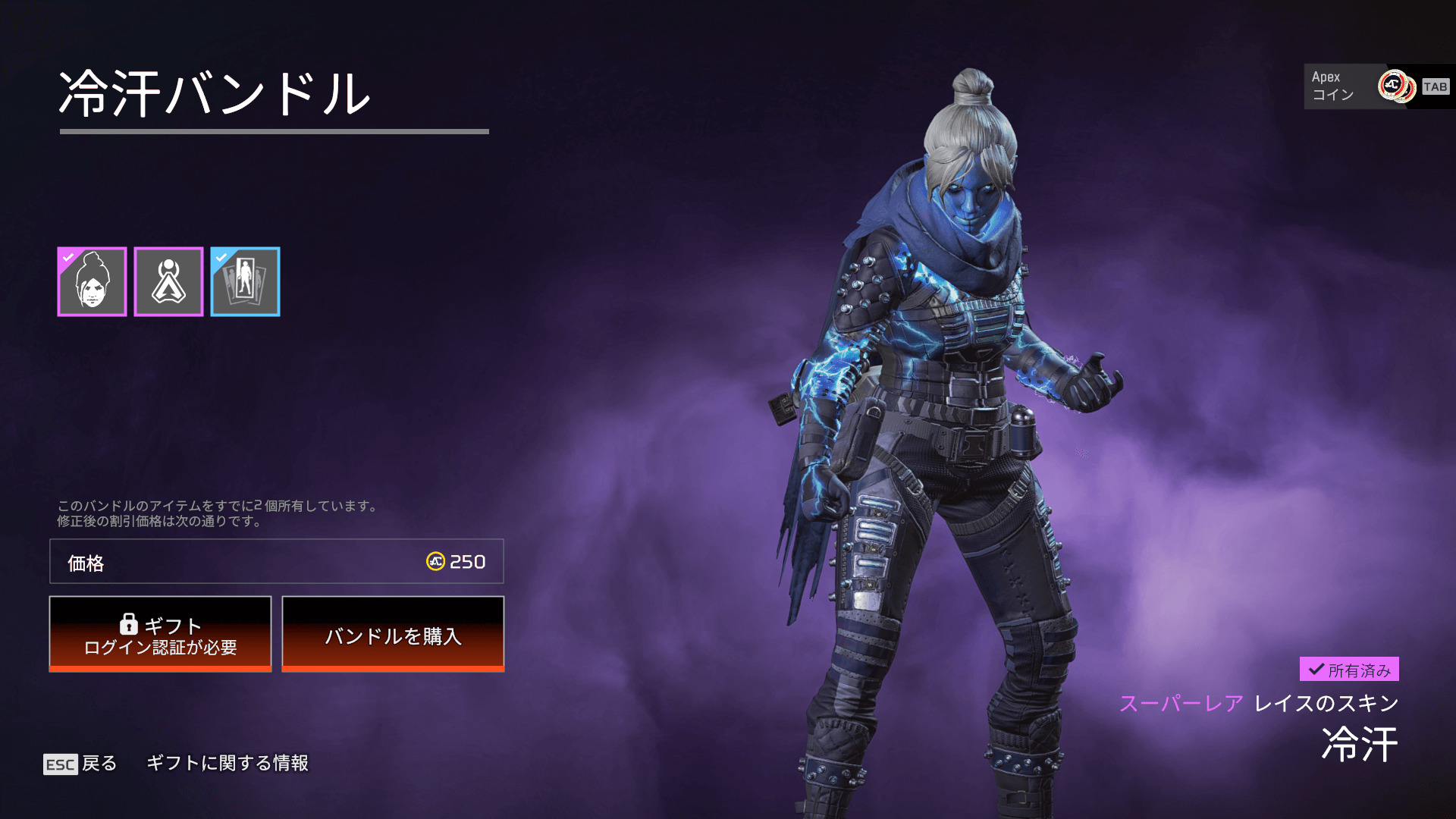Click the locked ギフト gift button

[x=160, y=634]
